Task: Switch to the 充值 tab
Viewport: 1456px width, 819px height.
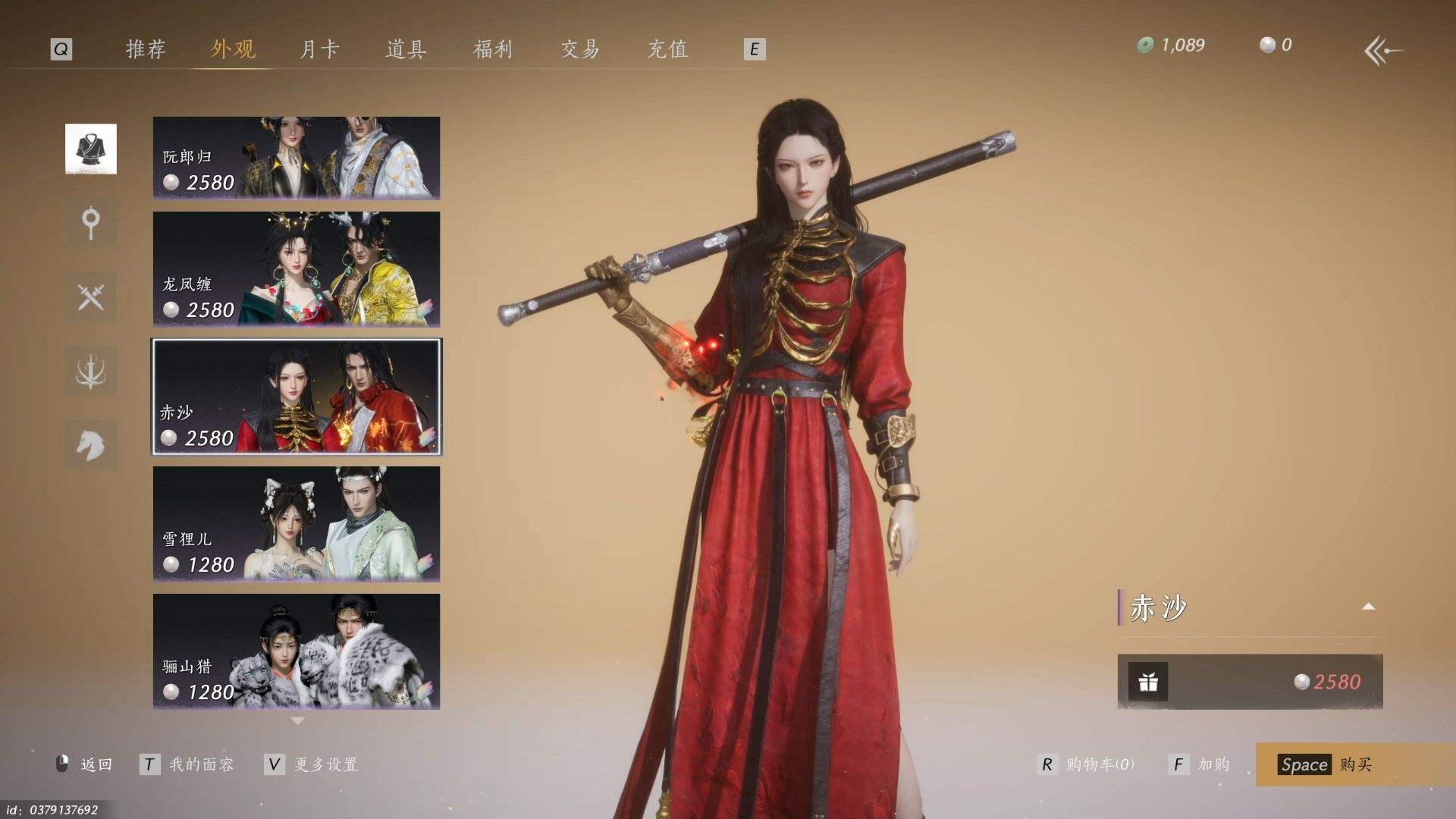Action: [667, 49]
